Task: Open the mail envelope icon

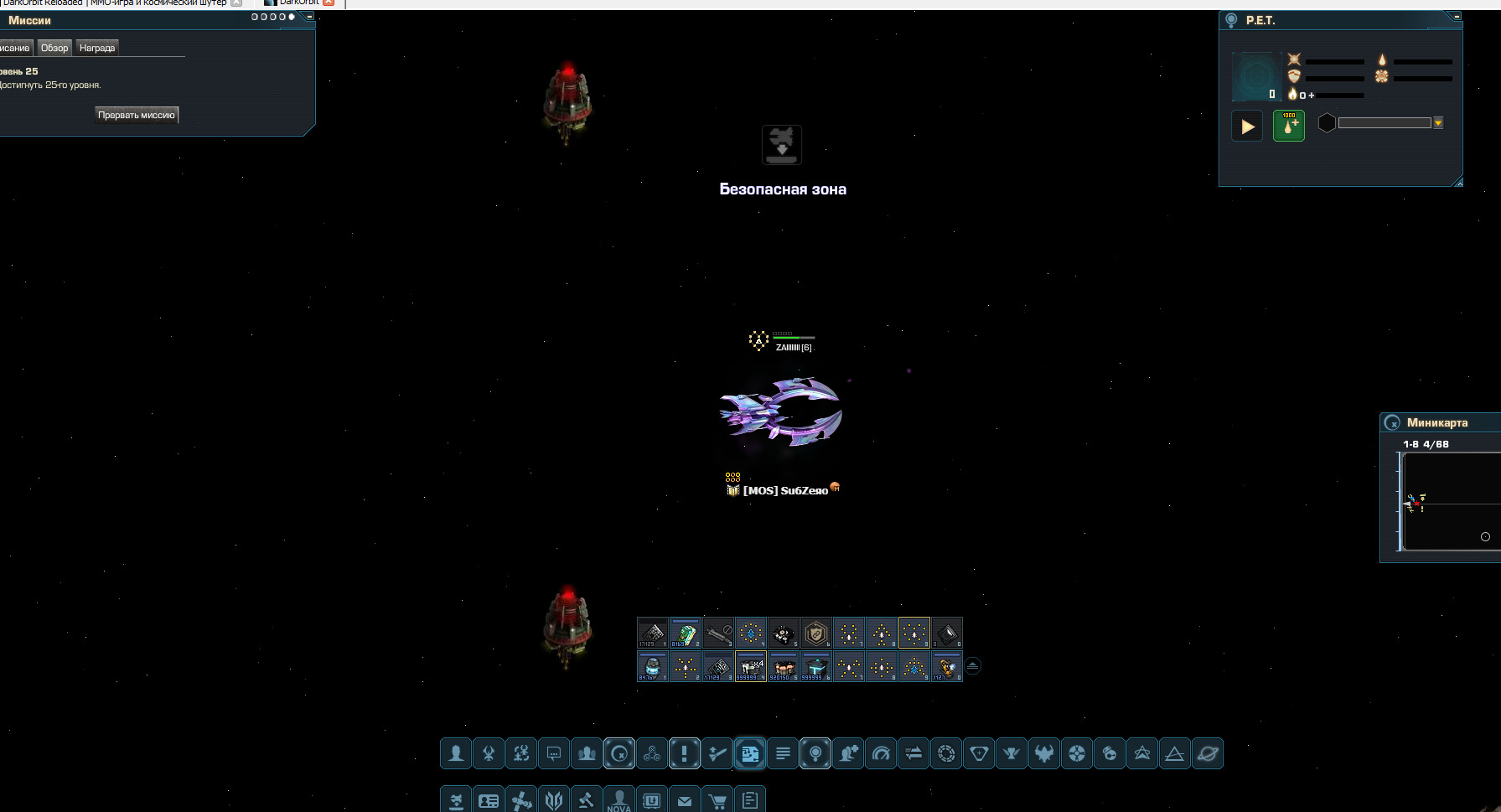Action: coord(685,801)
